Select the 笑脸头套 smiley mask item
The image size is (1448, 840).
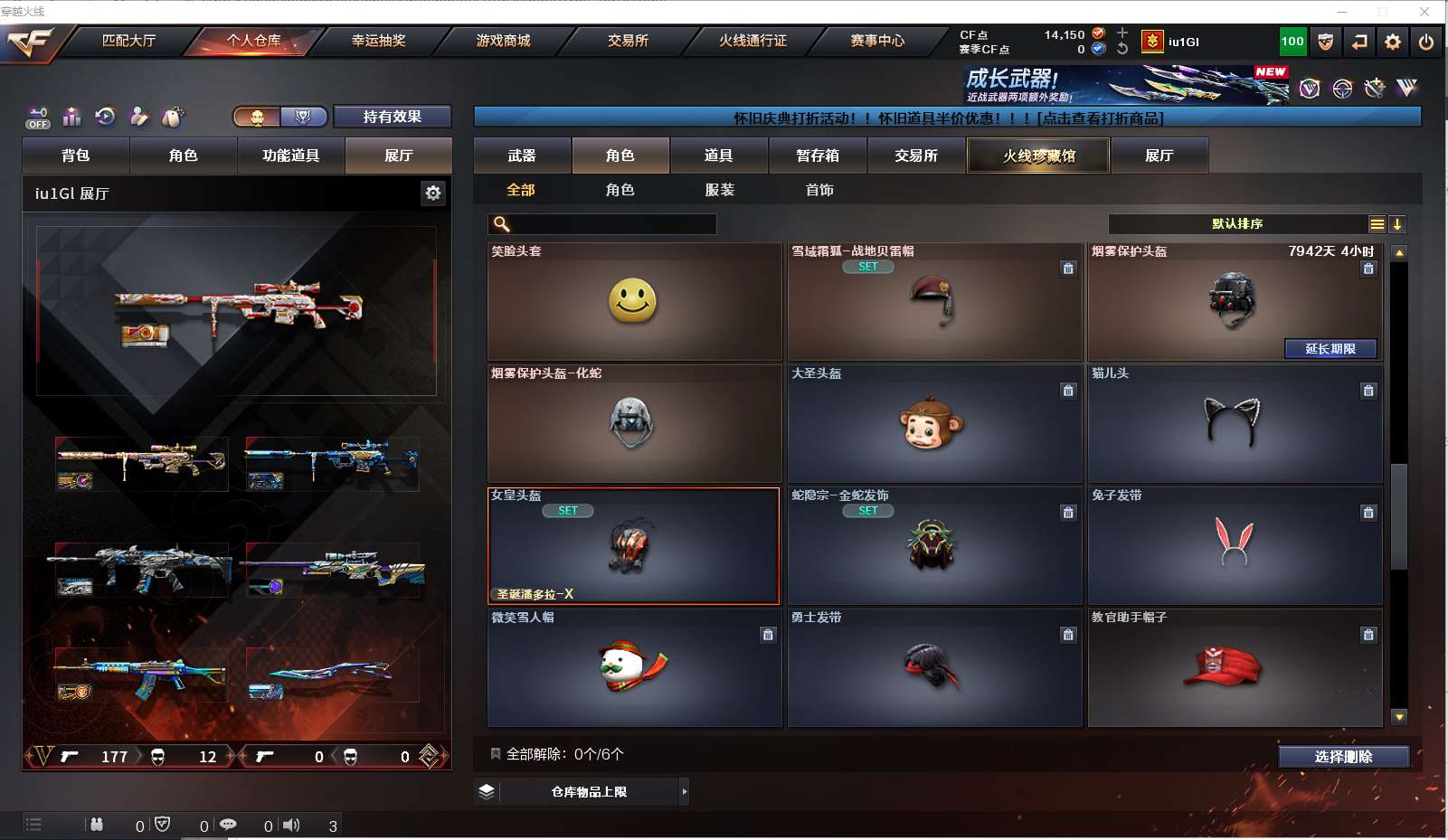tap(633, 302)
